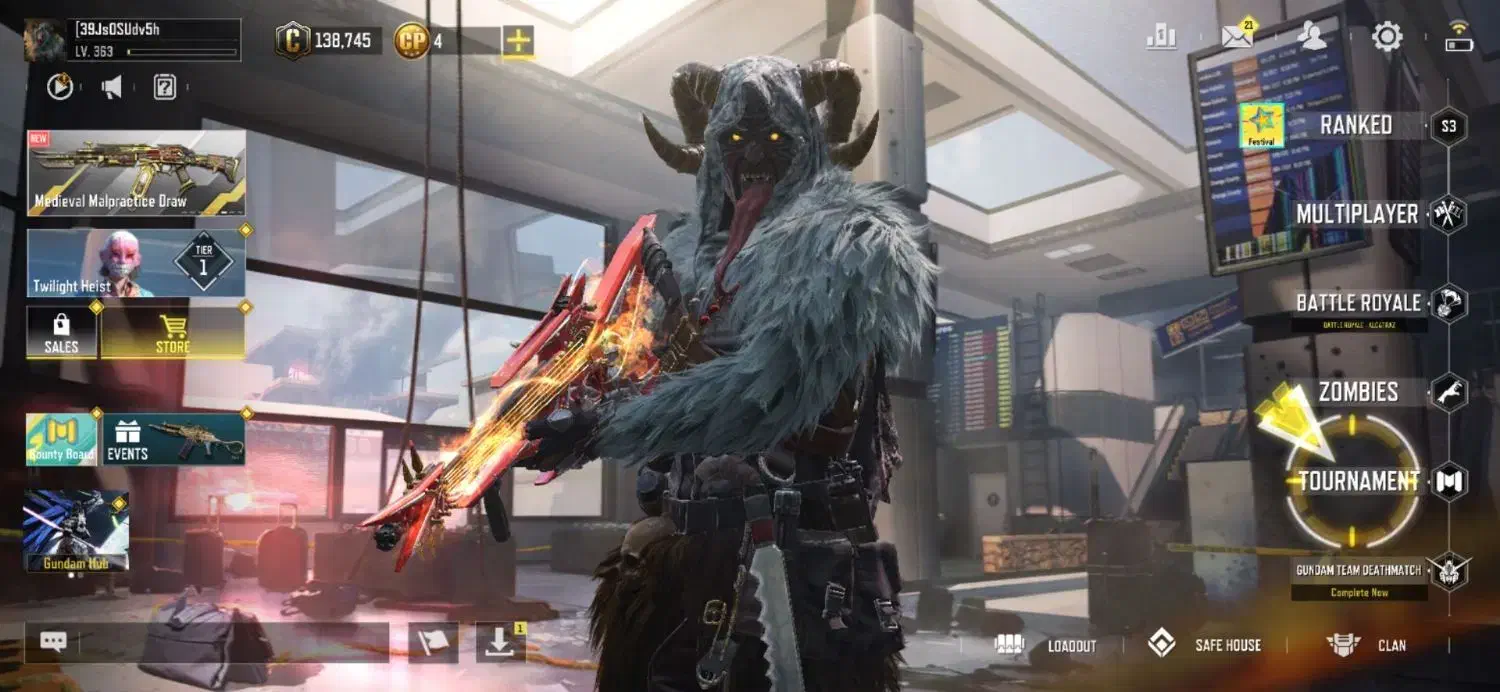Open the settings gear
The width and height of the screenshot is (1500, 692).
pos(1387,38)
